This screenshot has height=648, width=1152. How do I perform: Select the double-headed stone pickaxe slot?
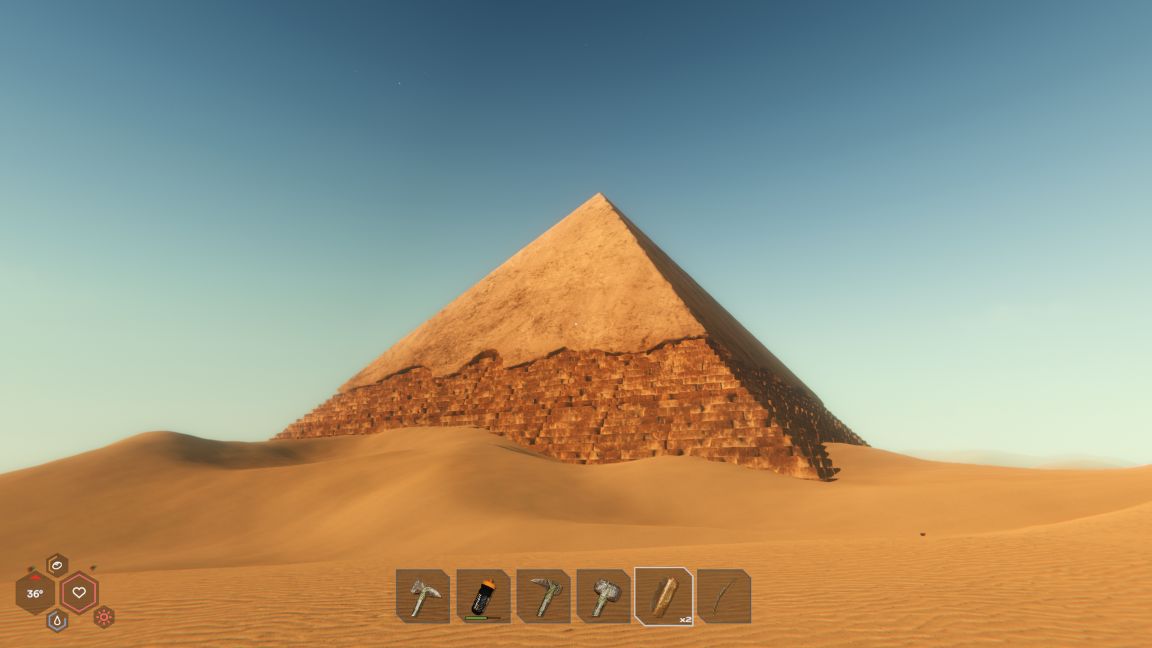pyautogui.click(x=423, y=597)
